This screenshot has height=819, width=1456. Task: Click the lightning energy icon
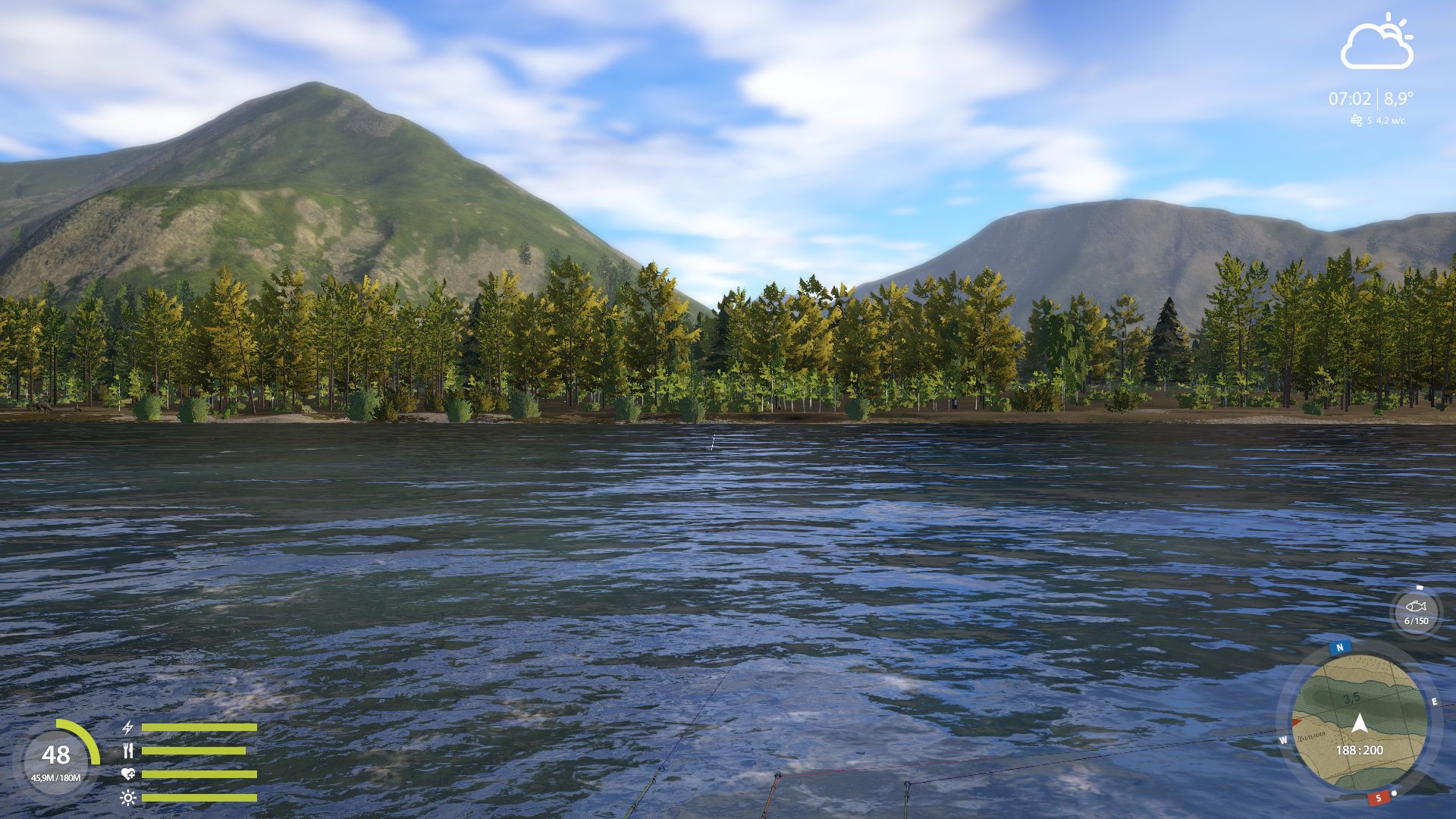(128, 727)
